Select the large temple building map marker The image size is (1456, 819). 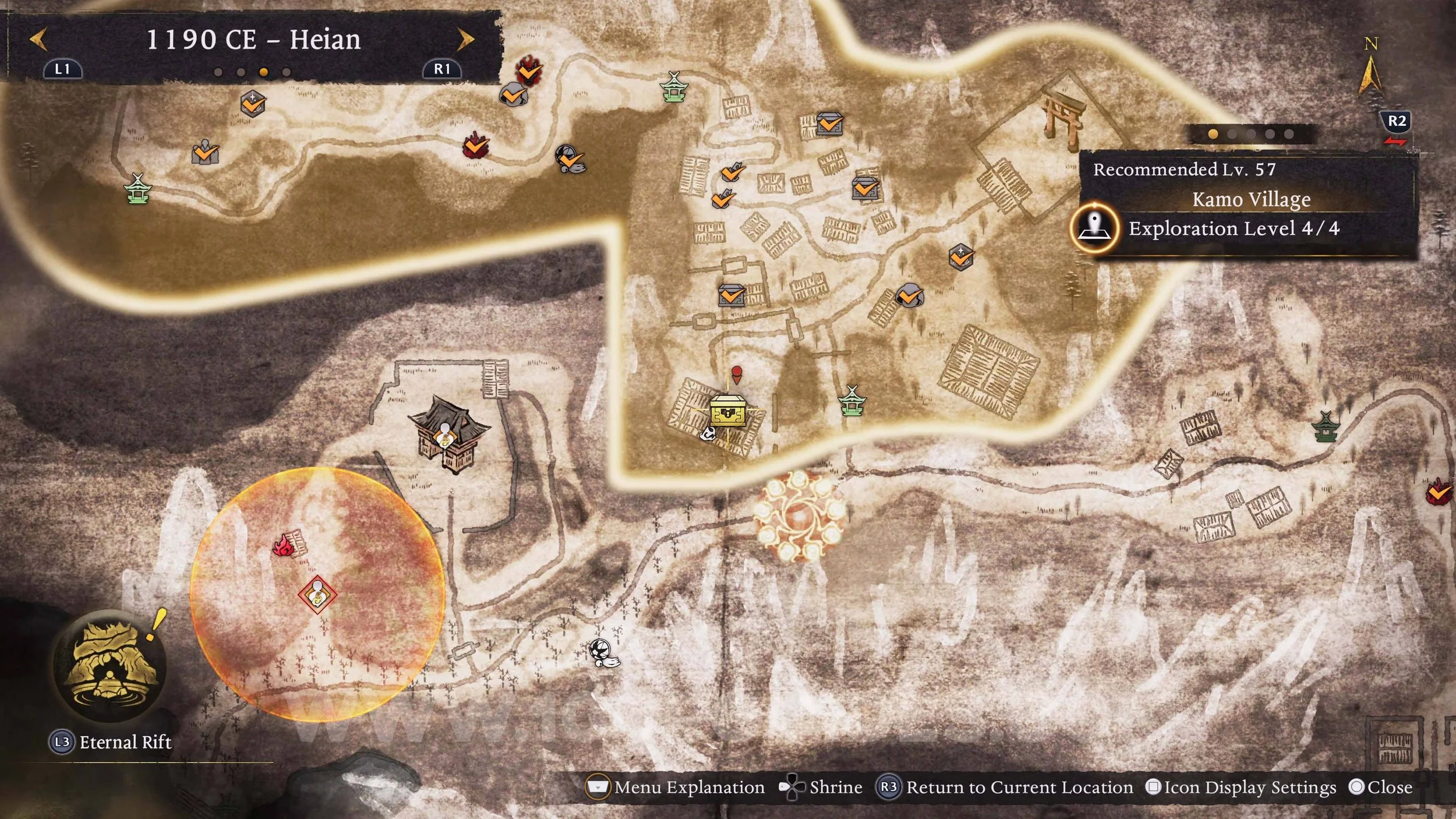[449, 433]
